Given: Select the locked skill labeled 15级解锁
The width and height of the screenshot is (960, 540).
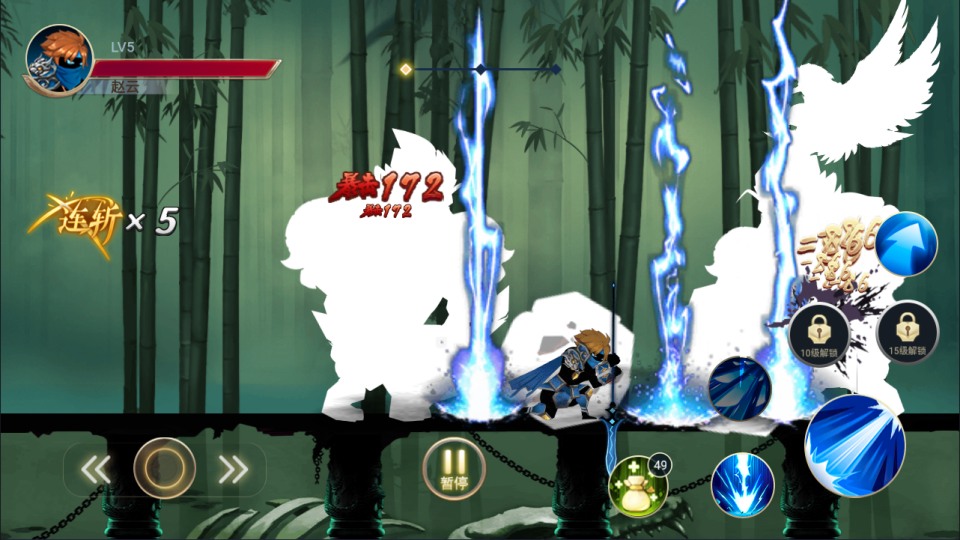Looking at the screenshot, I should [907, 333].
